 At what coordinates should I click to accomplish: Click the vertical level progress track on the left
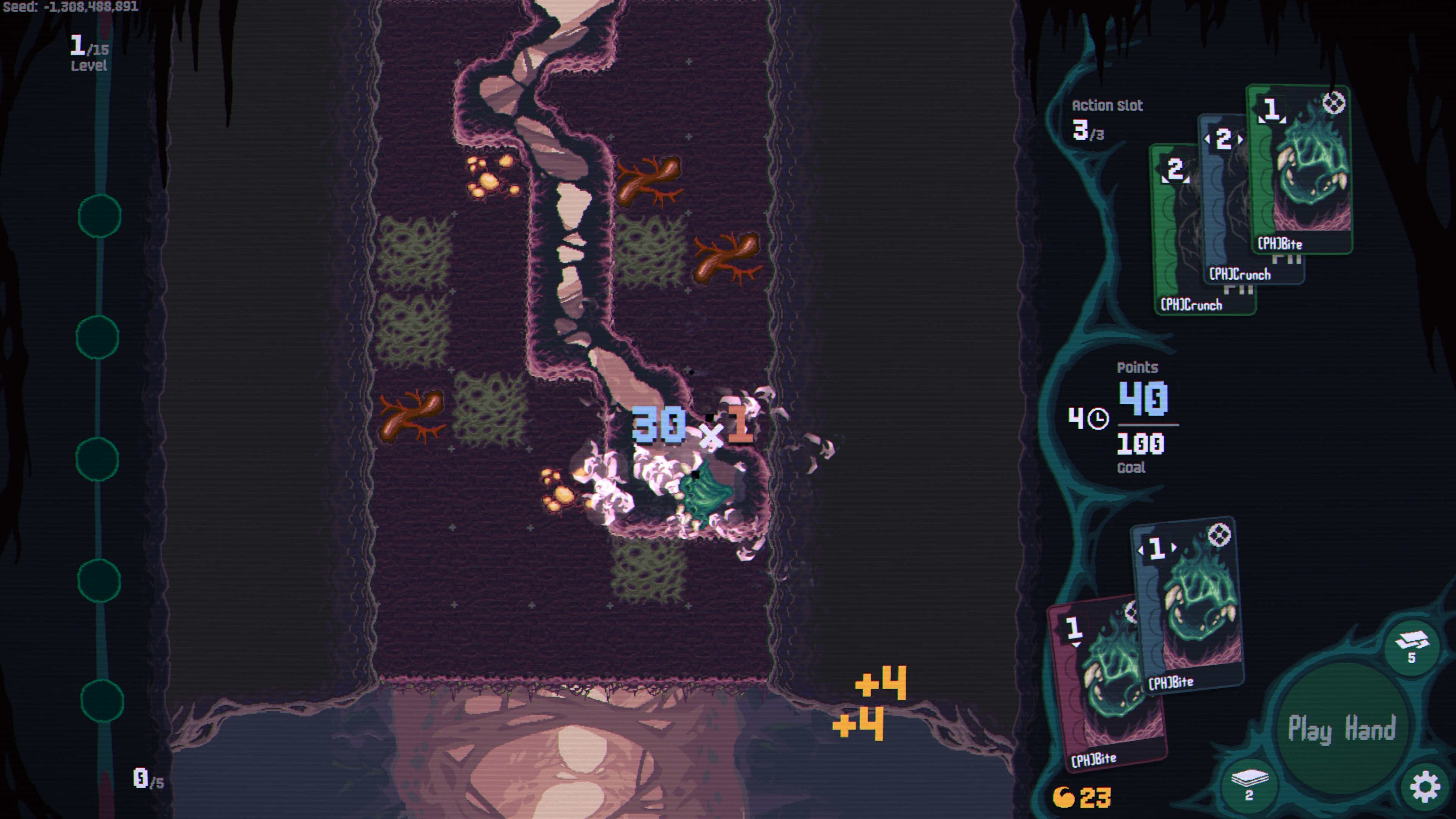tap(100, 395)
